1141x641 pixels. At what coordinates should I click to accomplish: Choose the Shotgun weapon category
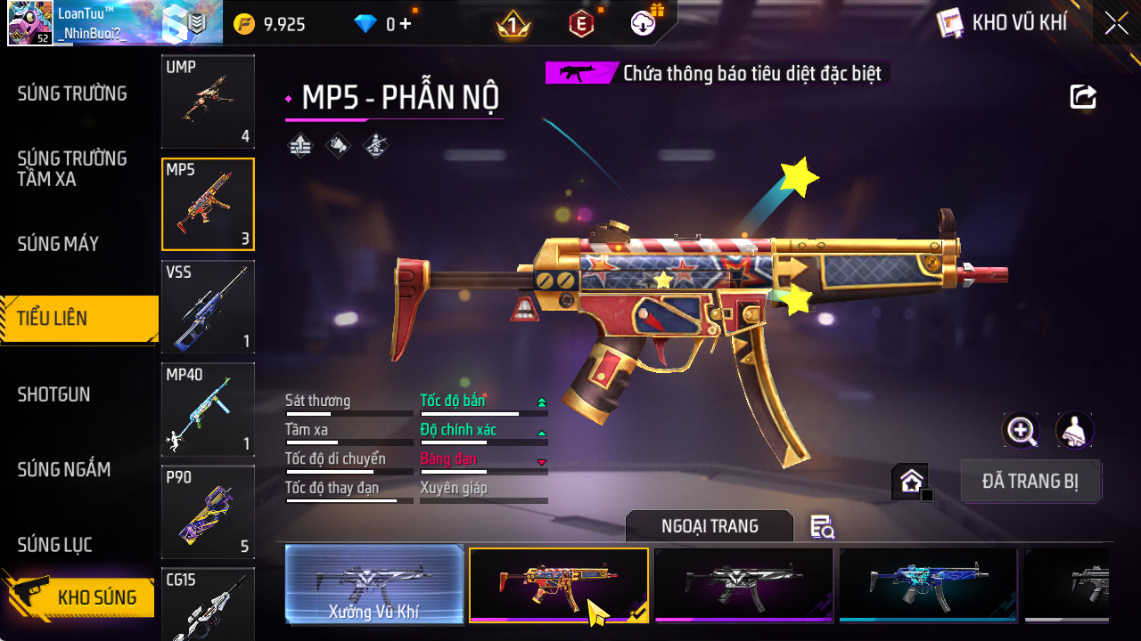click(54, 395)
